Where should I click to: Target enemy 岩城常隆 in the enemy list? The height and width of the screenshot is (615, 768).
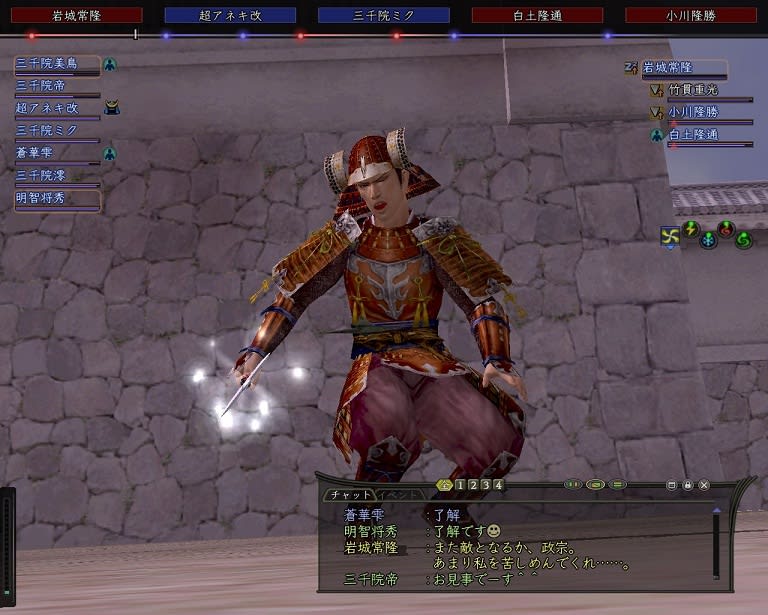tap(683, 69)
